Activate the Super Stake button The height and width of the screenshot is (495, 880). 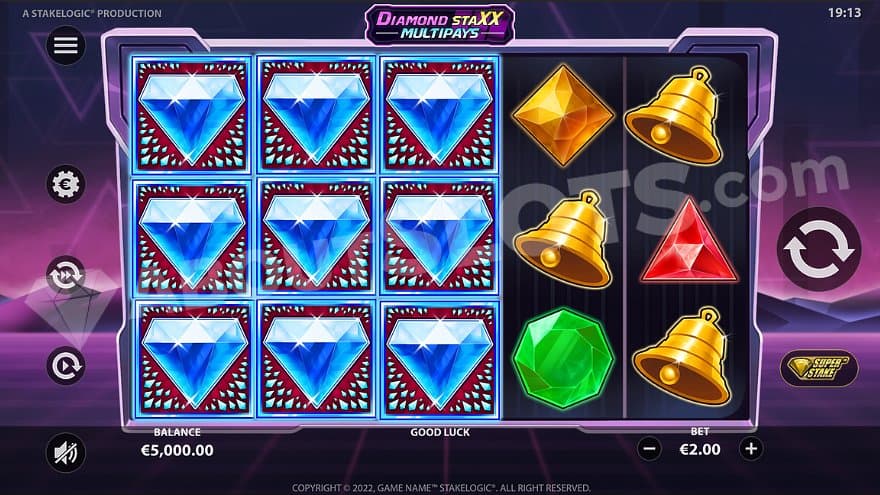818,367
